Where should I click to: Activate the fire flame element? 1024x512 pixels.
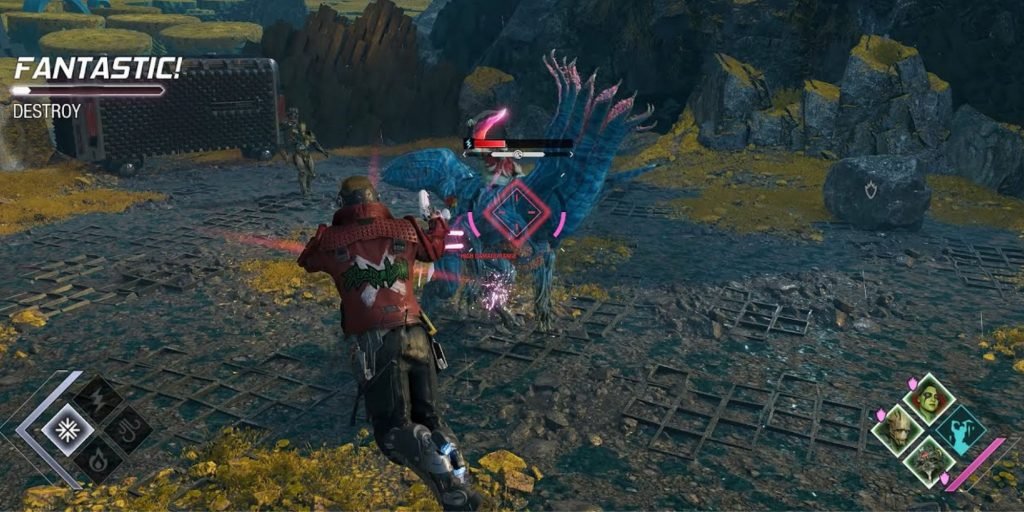pyautogui.click(x=99, y=461)
